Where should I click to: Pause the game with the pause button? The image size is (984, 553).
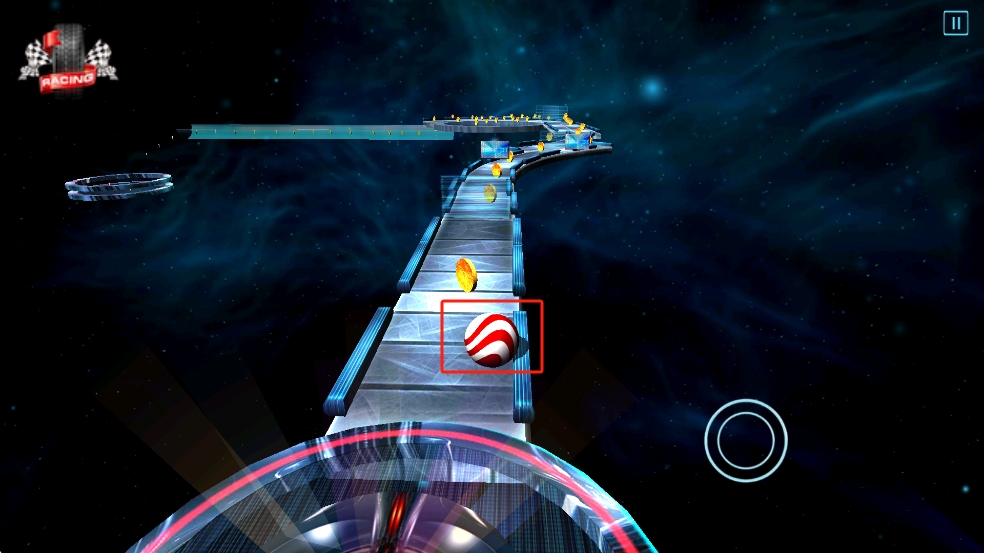pos(955,23)
